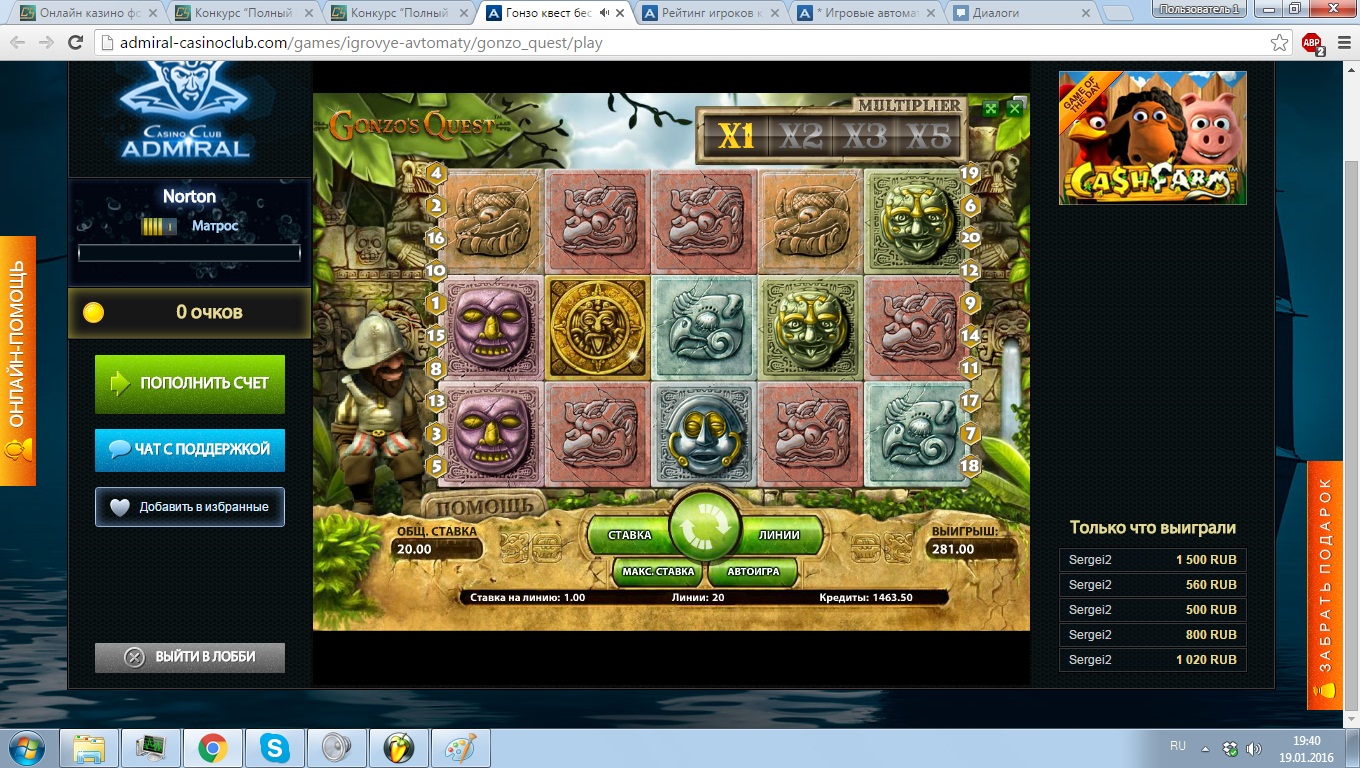1360x768 pixels.
Task: Select payline number 19 marker
Action: (969, 173)
